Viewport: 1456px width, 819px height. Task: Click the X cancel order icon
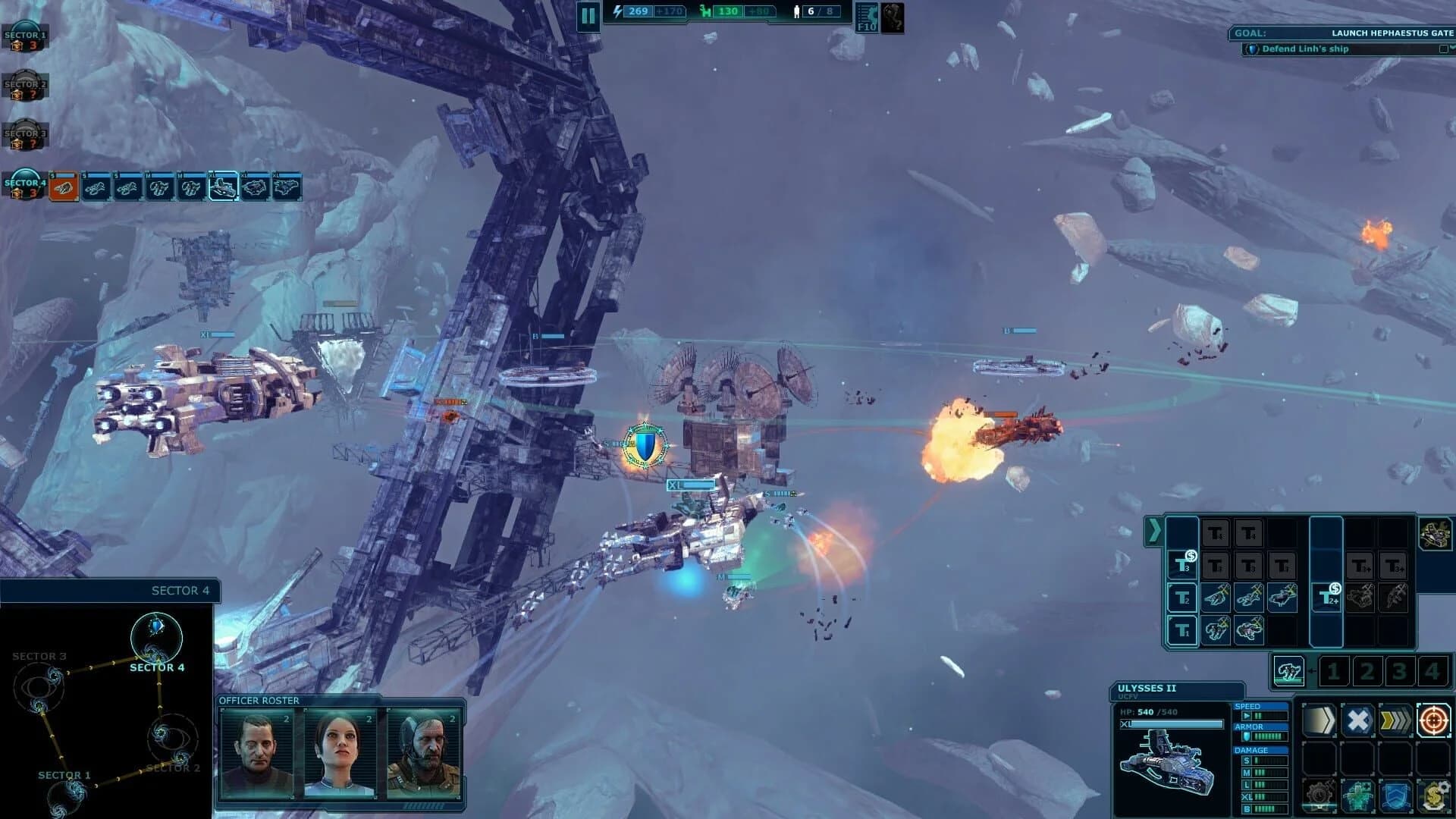click(1358, 720)
